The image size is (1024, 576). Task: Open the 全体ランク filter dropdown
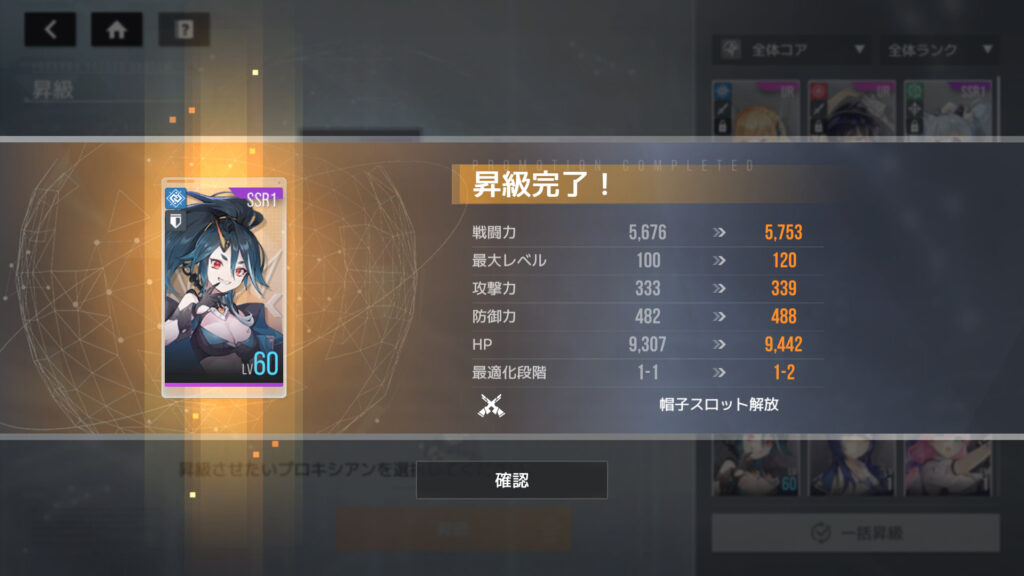click(937, 49)
